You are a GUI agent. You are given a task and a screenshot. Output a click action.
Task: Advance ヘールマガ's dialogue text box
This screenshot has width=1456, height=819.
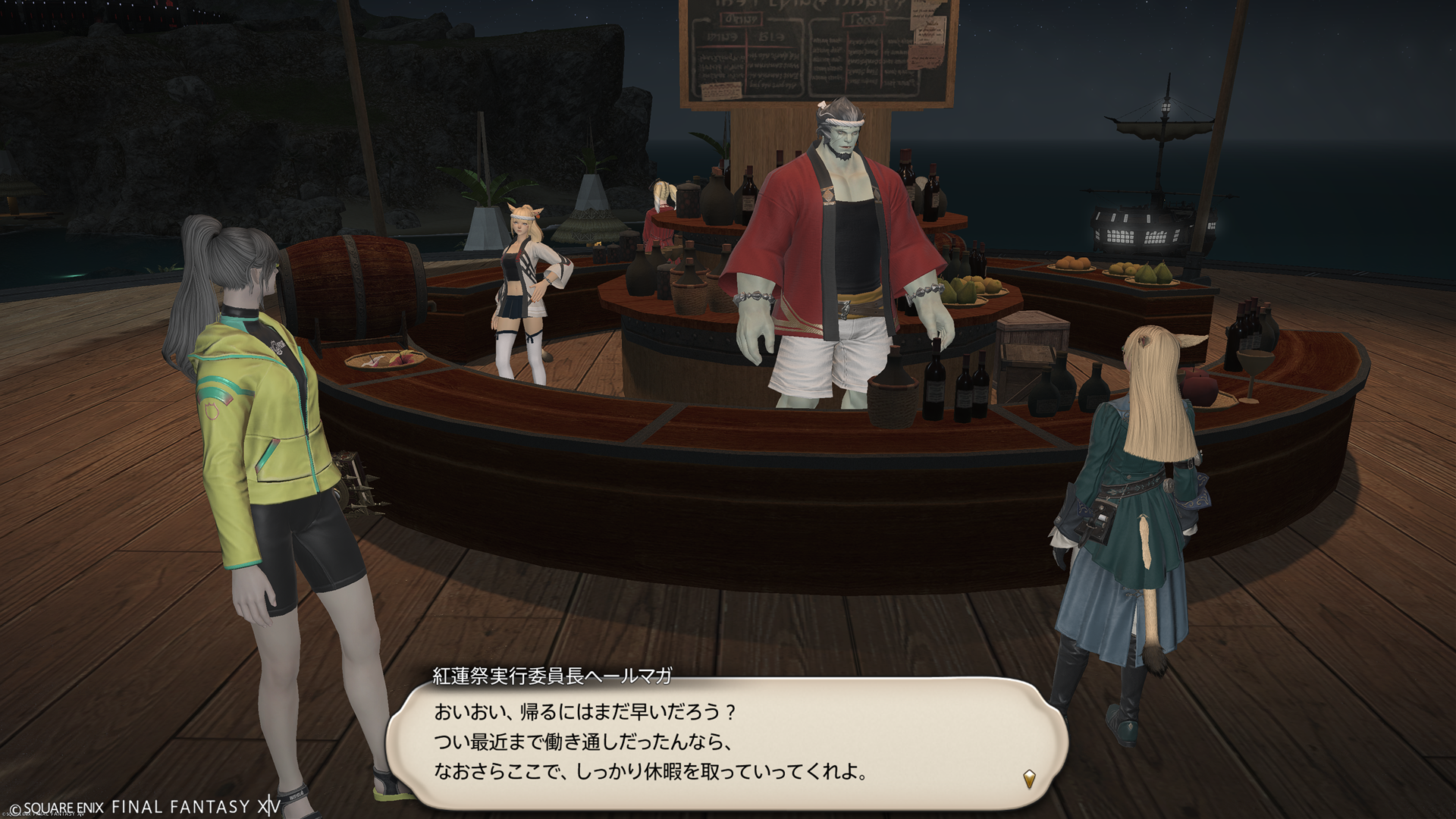726,744
